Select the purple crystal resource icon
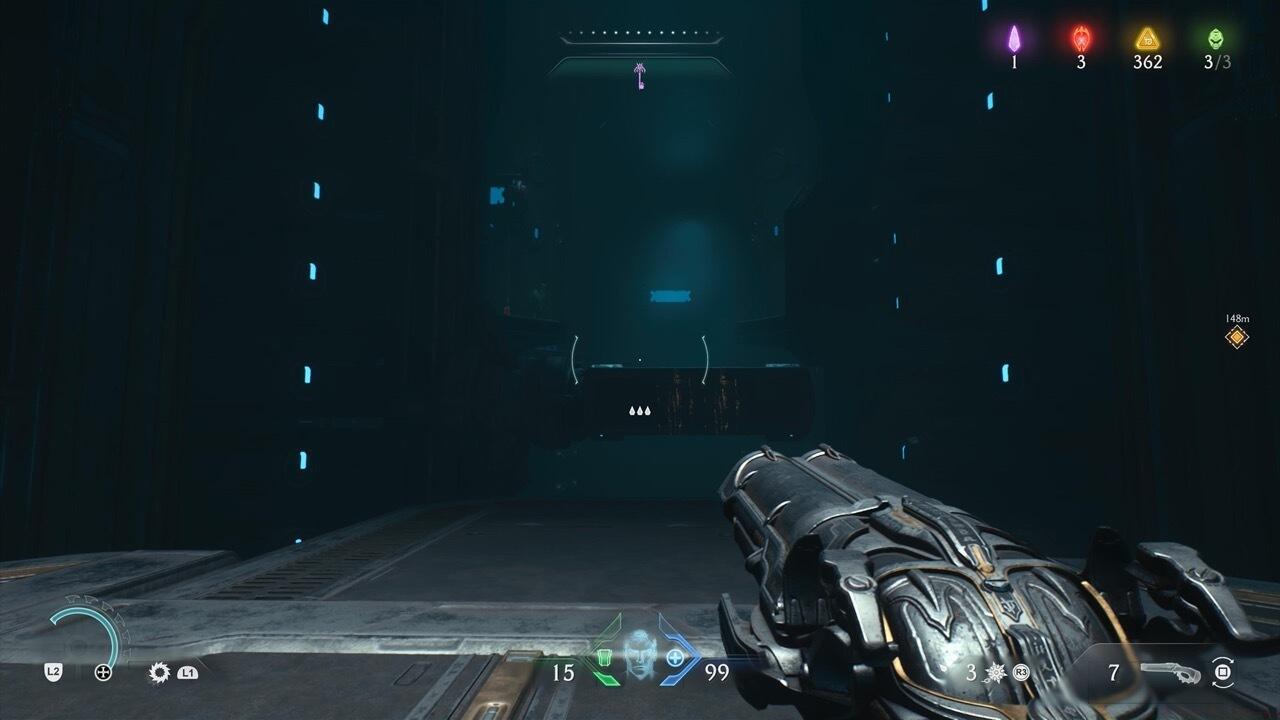The width and height of the screenshot is (1280, 720). tap(1014, 39)
